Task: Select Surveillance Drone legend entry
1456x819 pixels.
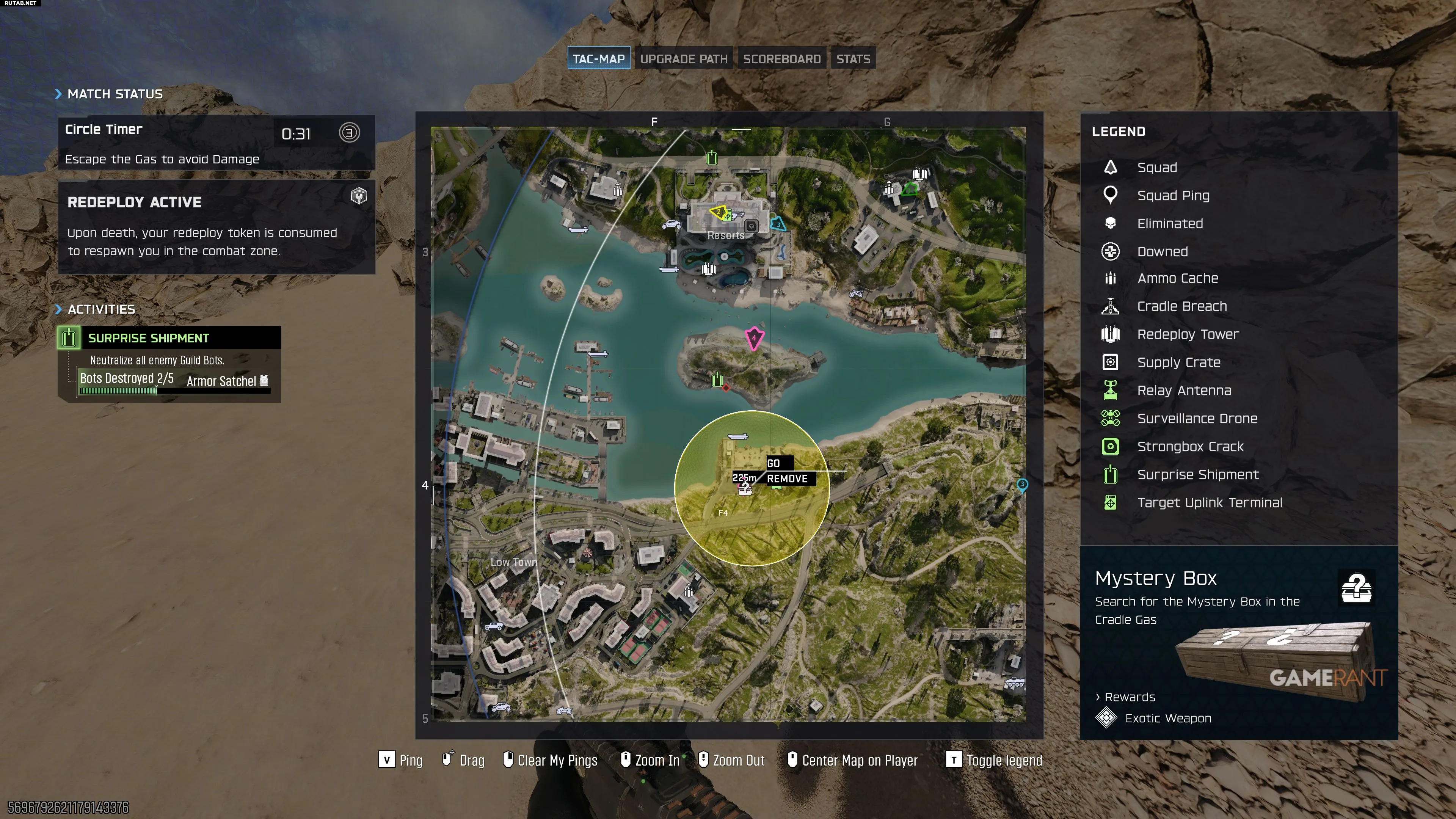Action: click(1197, 419)
